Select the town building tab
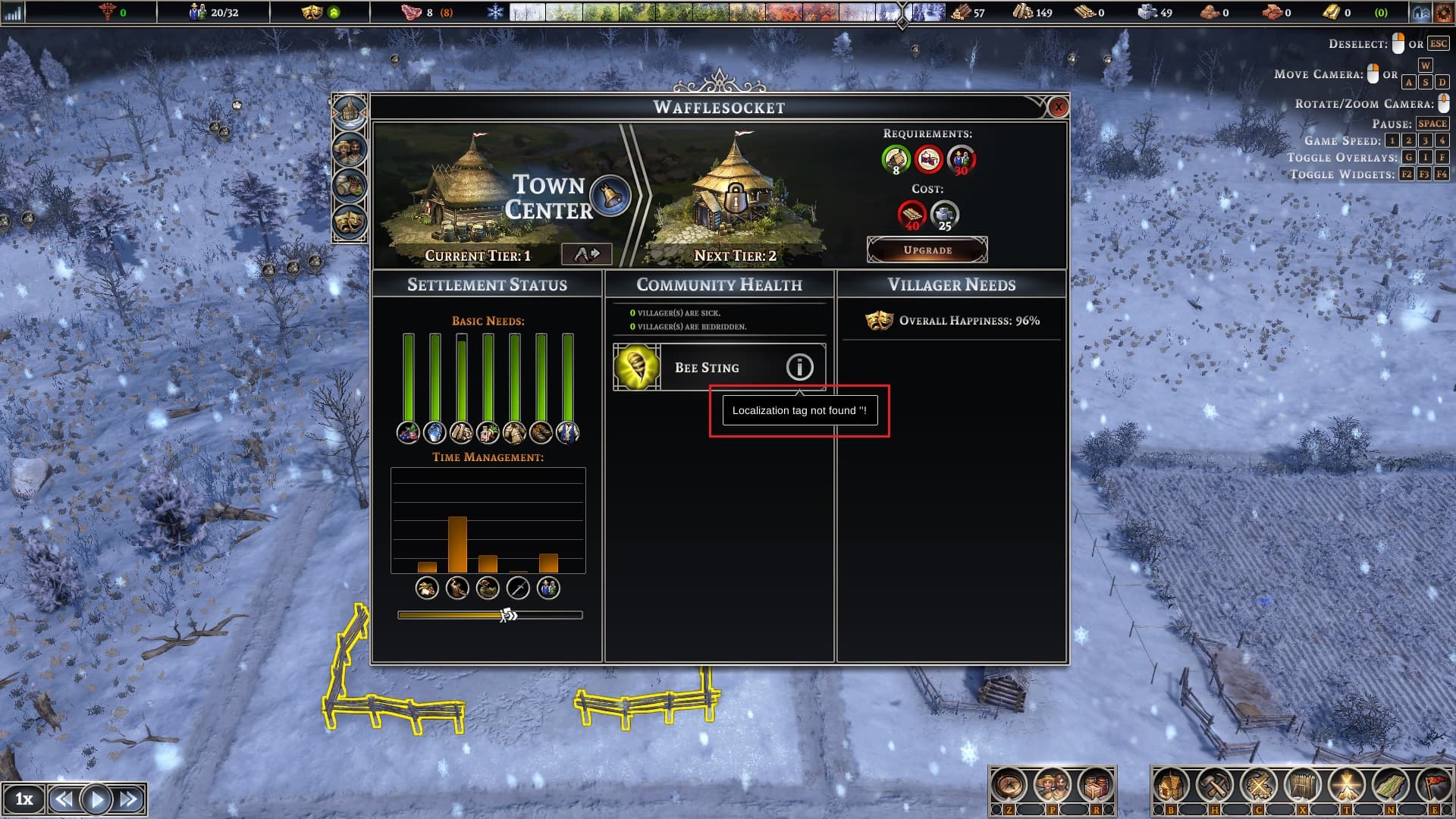Screen dimensions: 1456x819 click(349, 113)
